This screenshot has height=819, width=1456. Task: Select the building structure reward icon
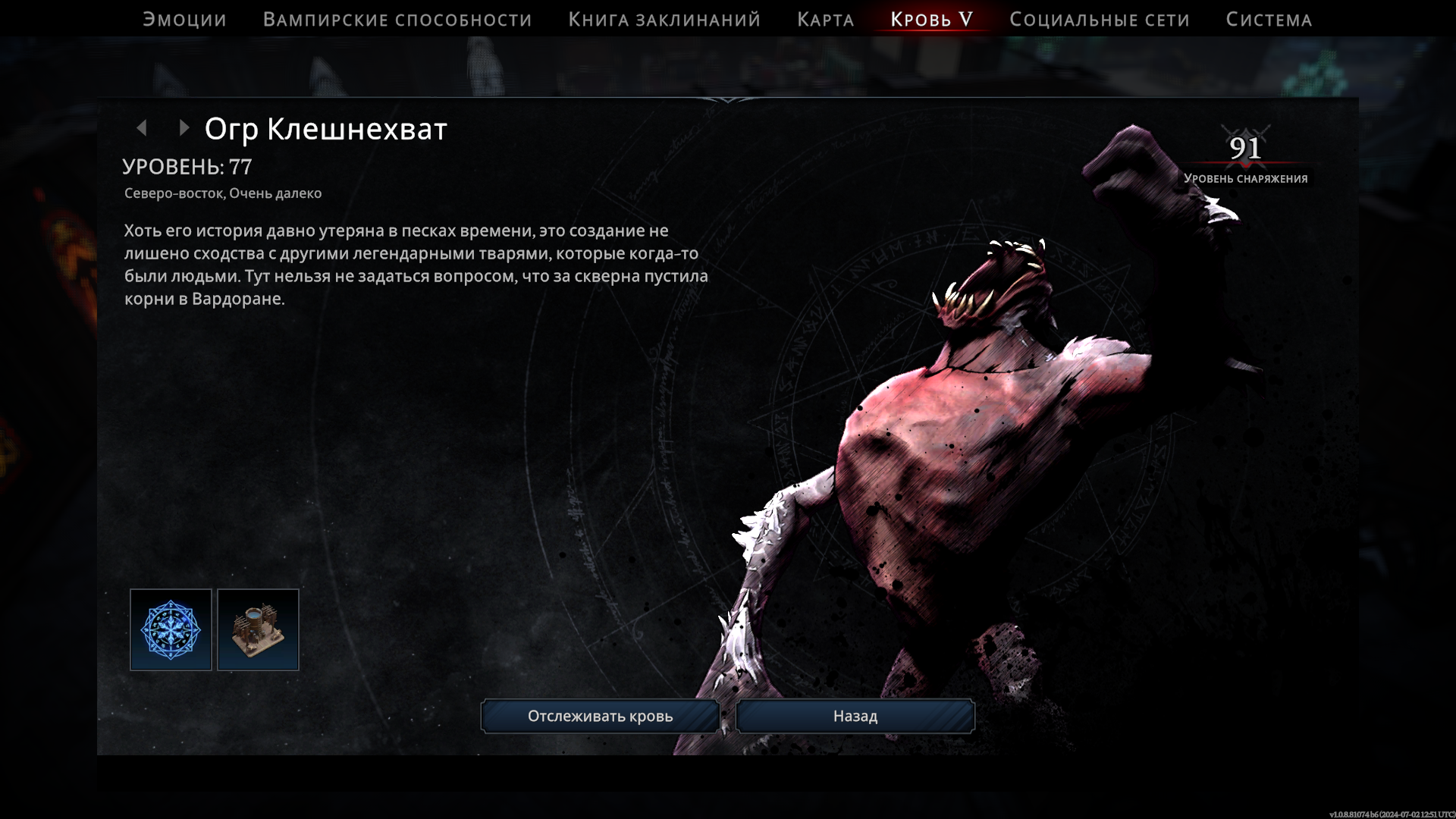[258, 629]
